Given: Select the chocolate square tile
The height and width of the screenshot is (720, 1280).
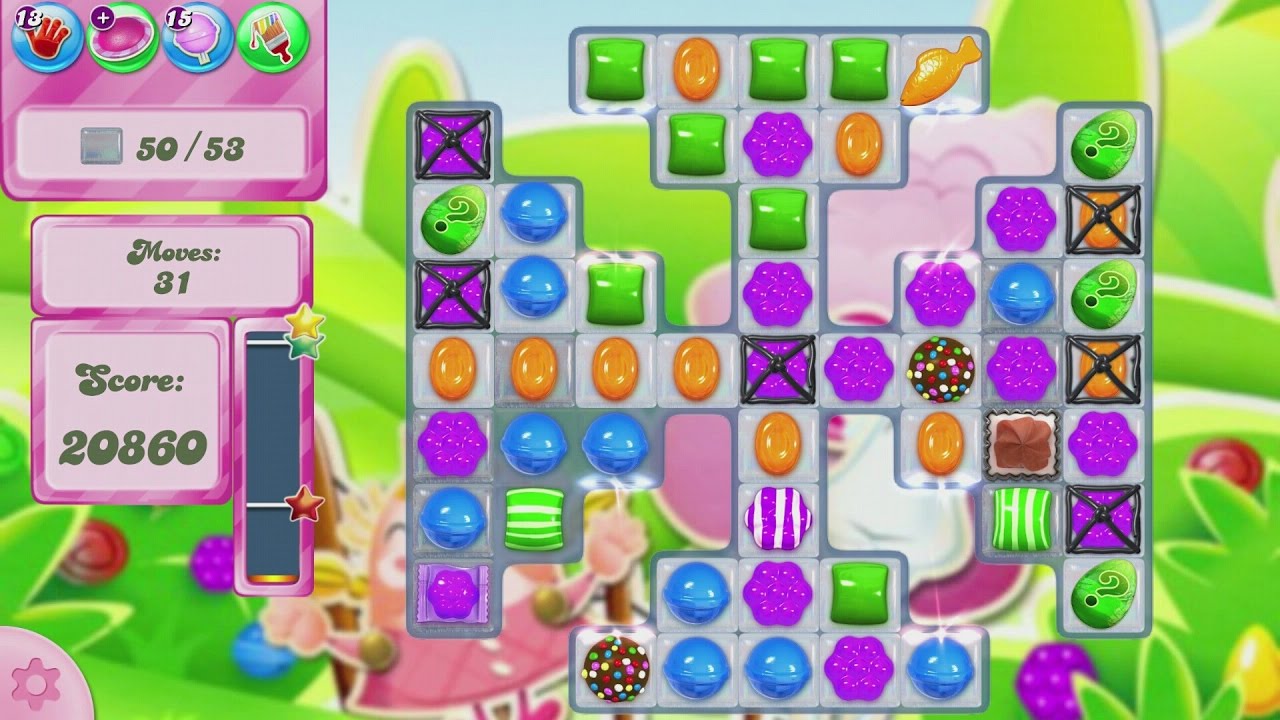Looking at the screenshot, I should coord(1021,443).
